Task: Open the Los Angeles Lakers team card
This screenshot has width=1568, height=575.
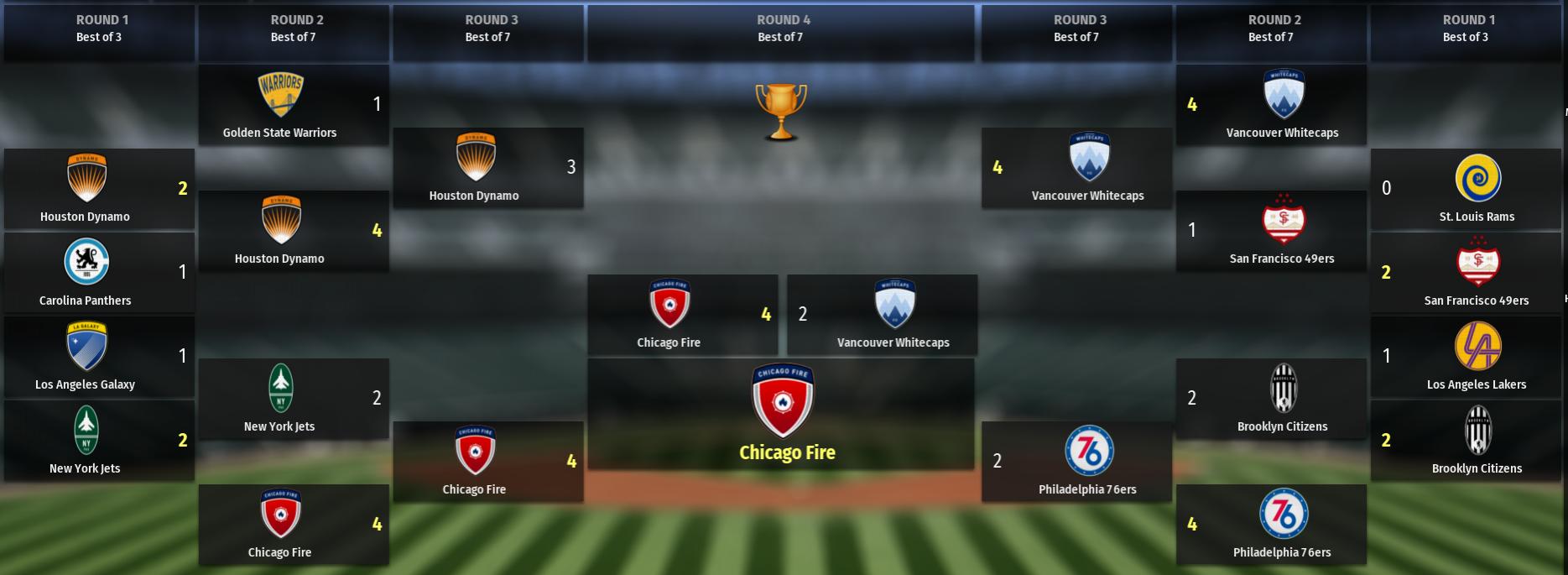Action: point(1465,357)
